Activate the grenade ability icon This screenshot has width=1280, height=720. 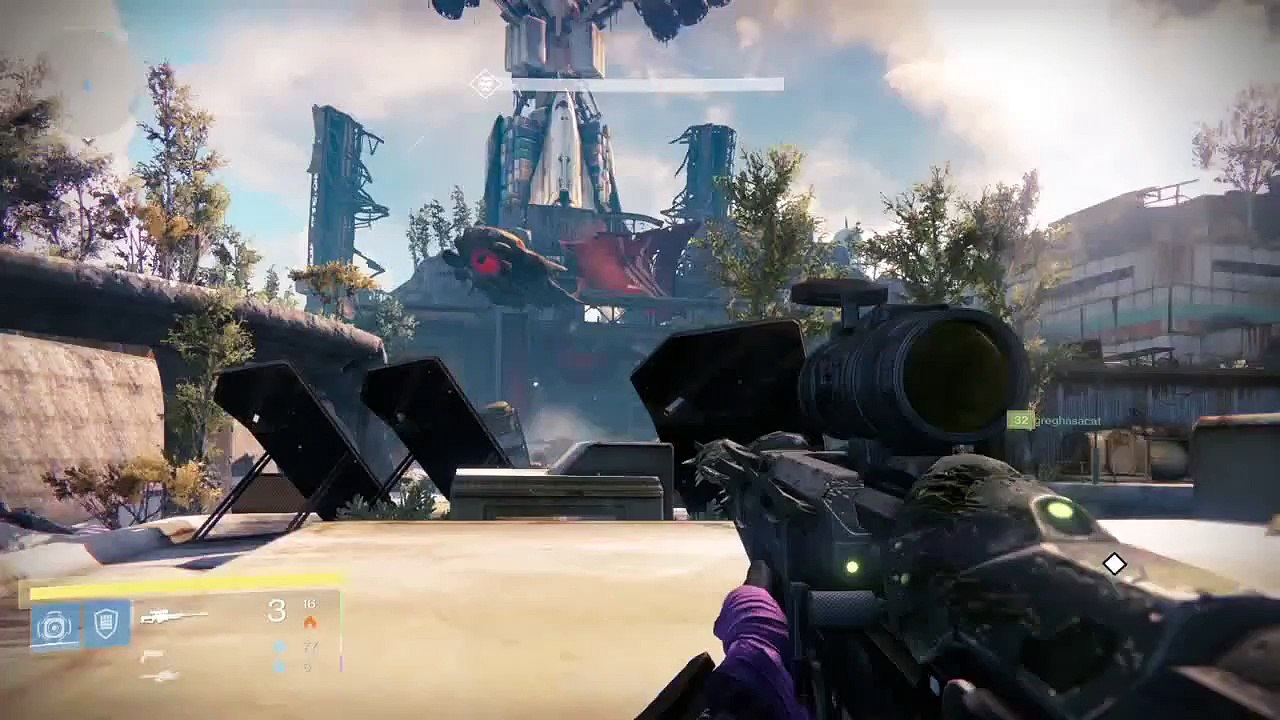[x=53, y=626]
